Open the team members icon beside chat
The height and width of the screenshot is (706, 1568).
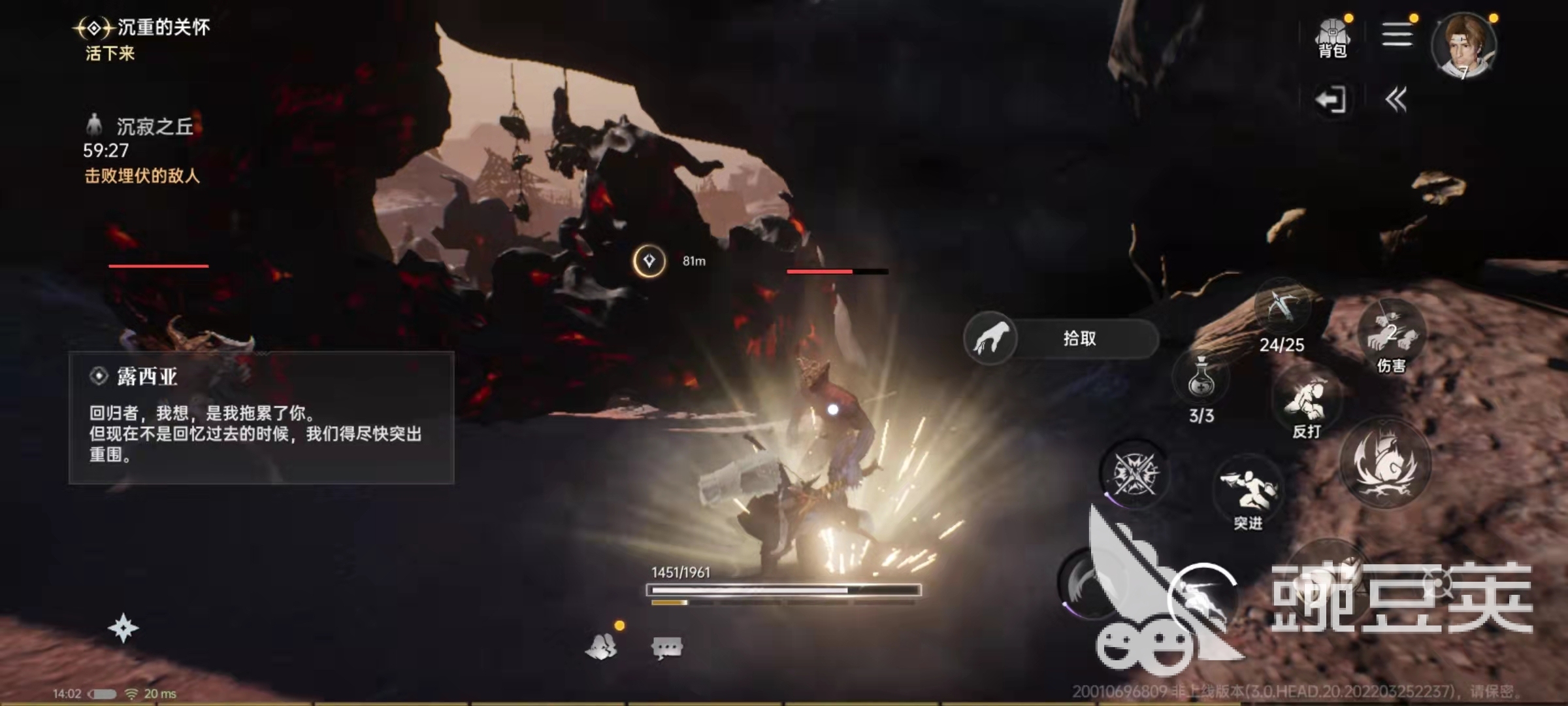point(602,647)
